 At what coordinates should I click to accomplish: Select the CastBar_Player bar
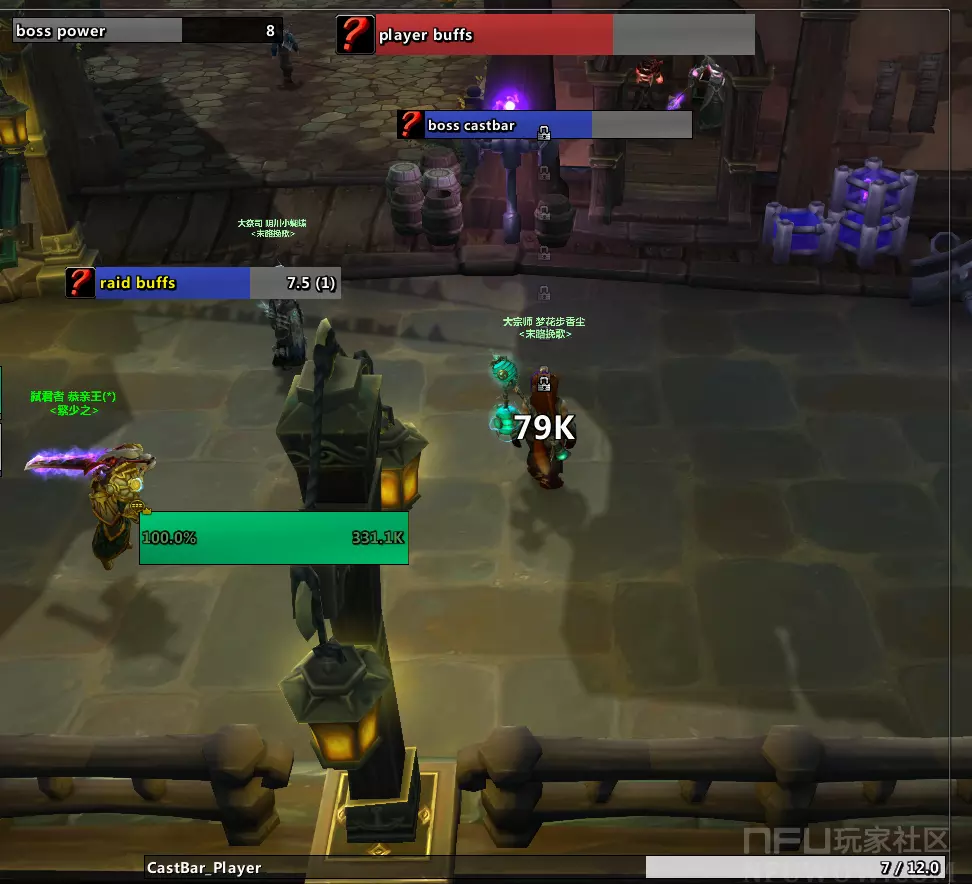[x=545, y=867]
